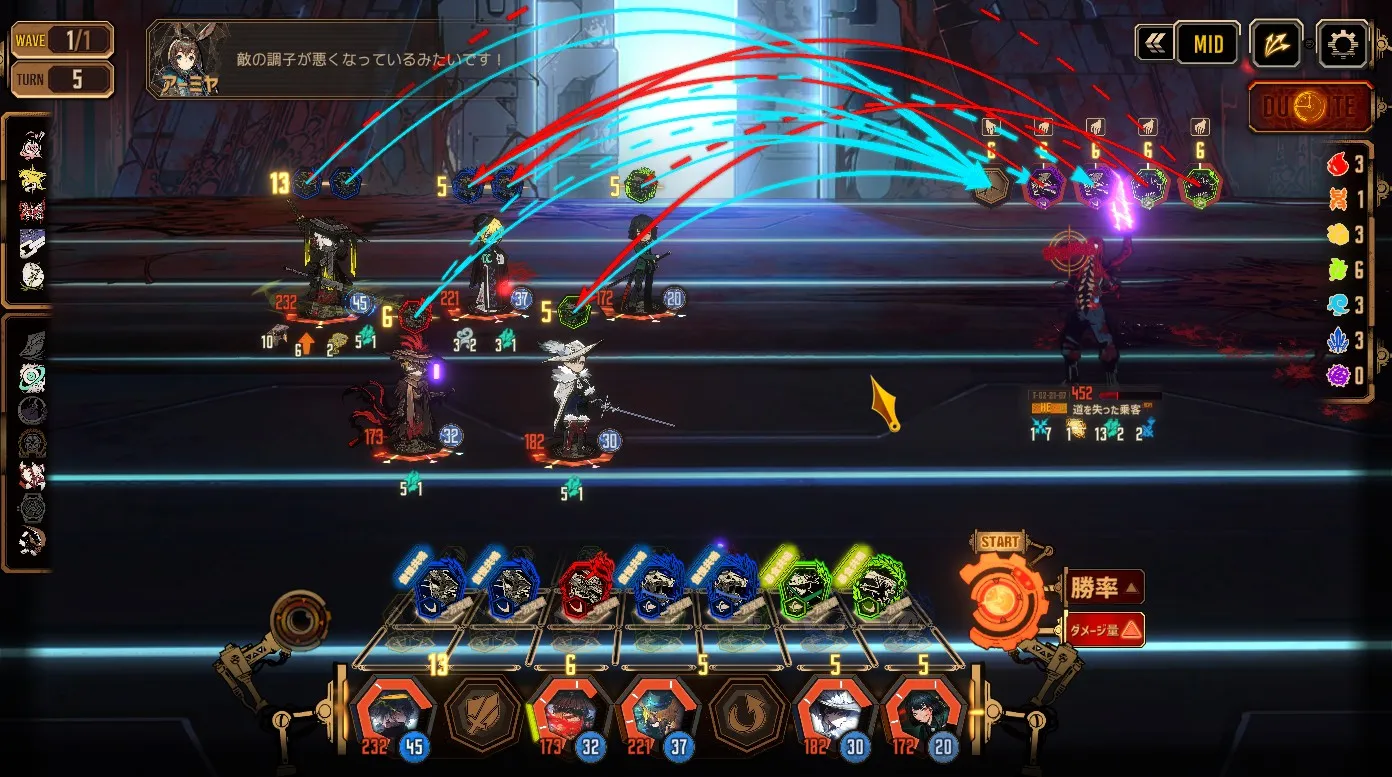Choose the 勝率 win rate auto-select
This screenshot has height=777, width=1392.
(x=1103, y=587)
